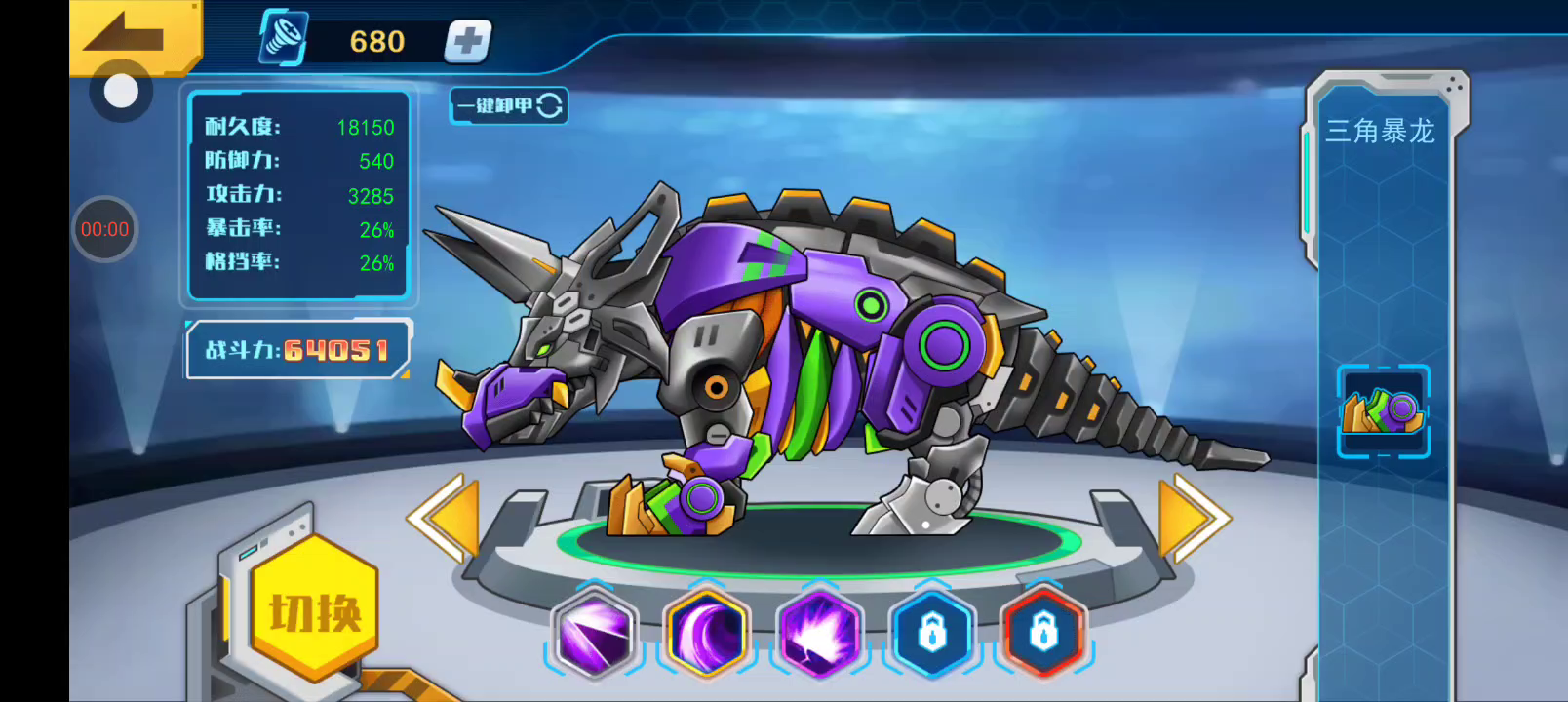Select the purple crescent skill icon
The image size is (1568, 702).
[x=707, y=634]
